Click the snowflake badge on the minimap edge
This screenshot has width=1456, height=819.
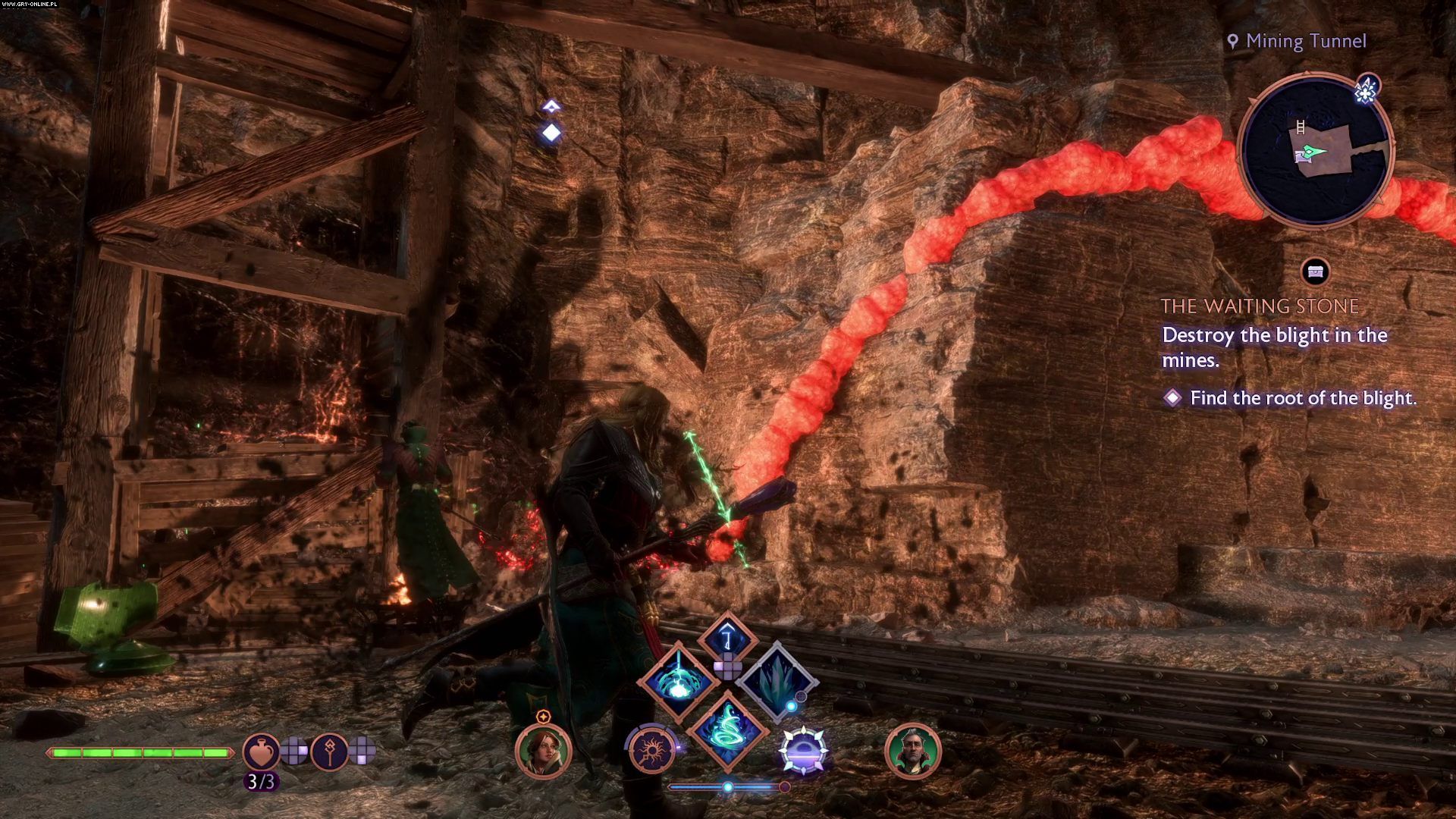(1366, 93)
